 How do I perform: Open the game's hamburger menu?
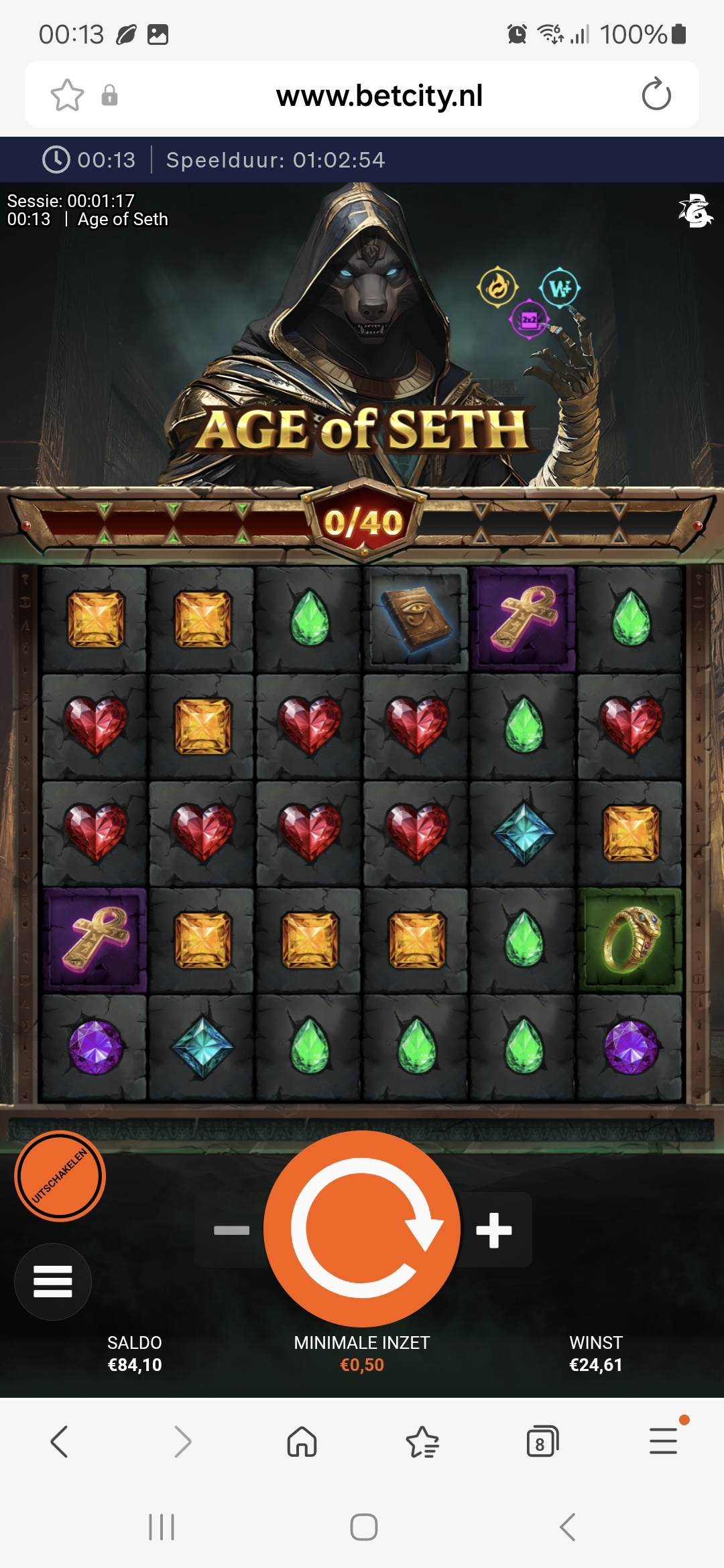[53, 1281]
